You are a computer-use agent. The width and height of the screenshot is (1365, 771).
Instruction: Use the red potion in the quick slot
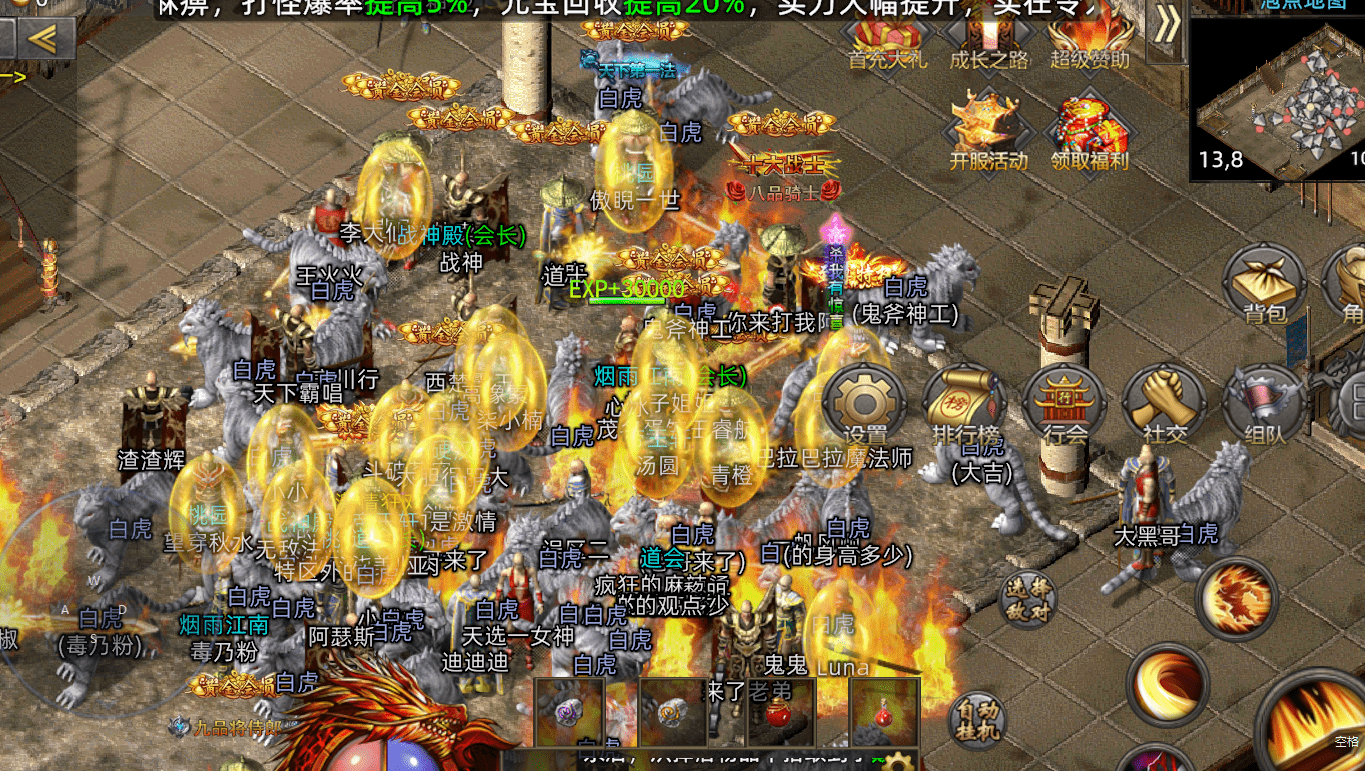pos(777,712)
